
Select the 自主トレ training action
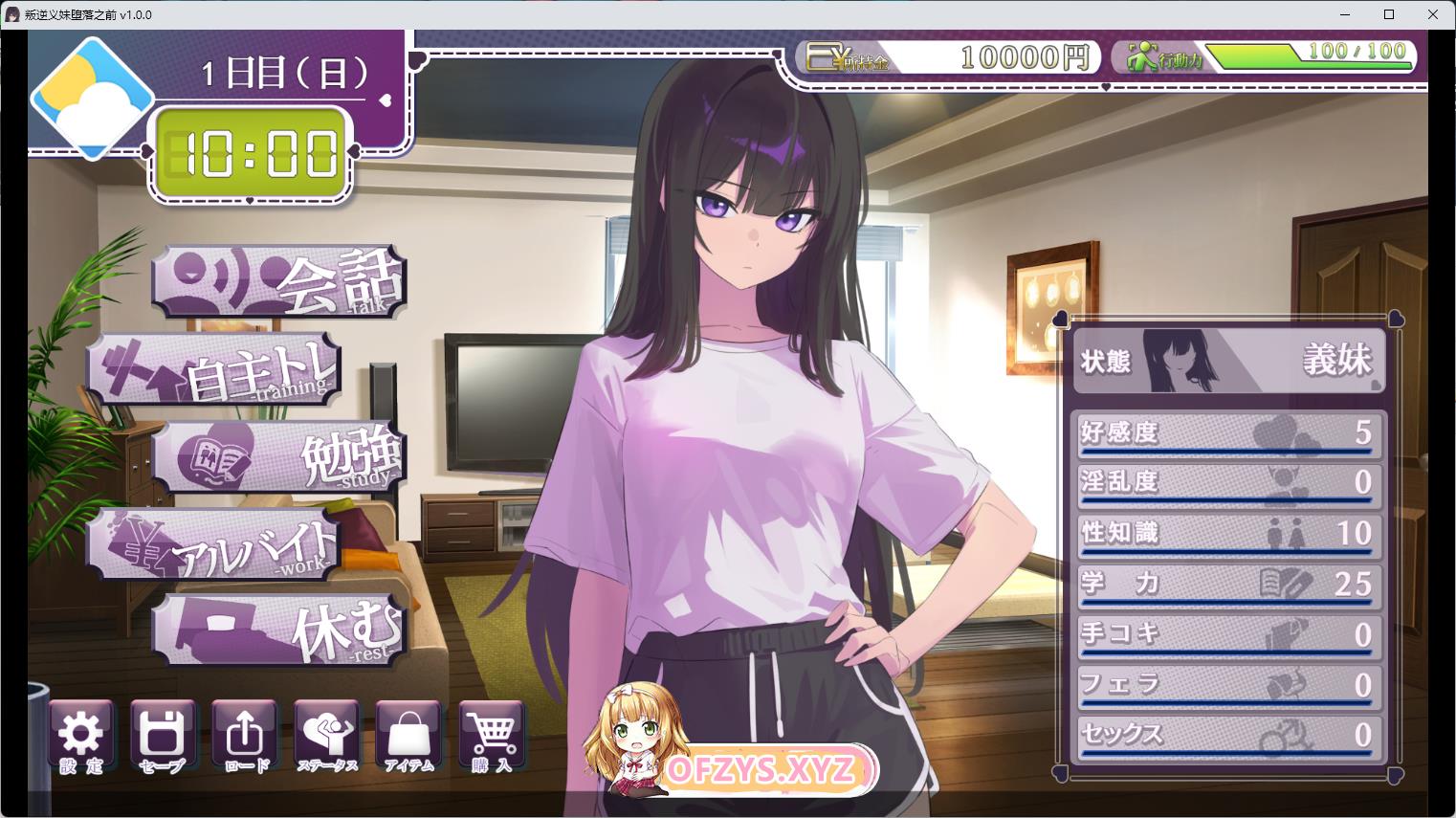click(215, 370)
